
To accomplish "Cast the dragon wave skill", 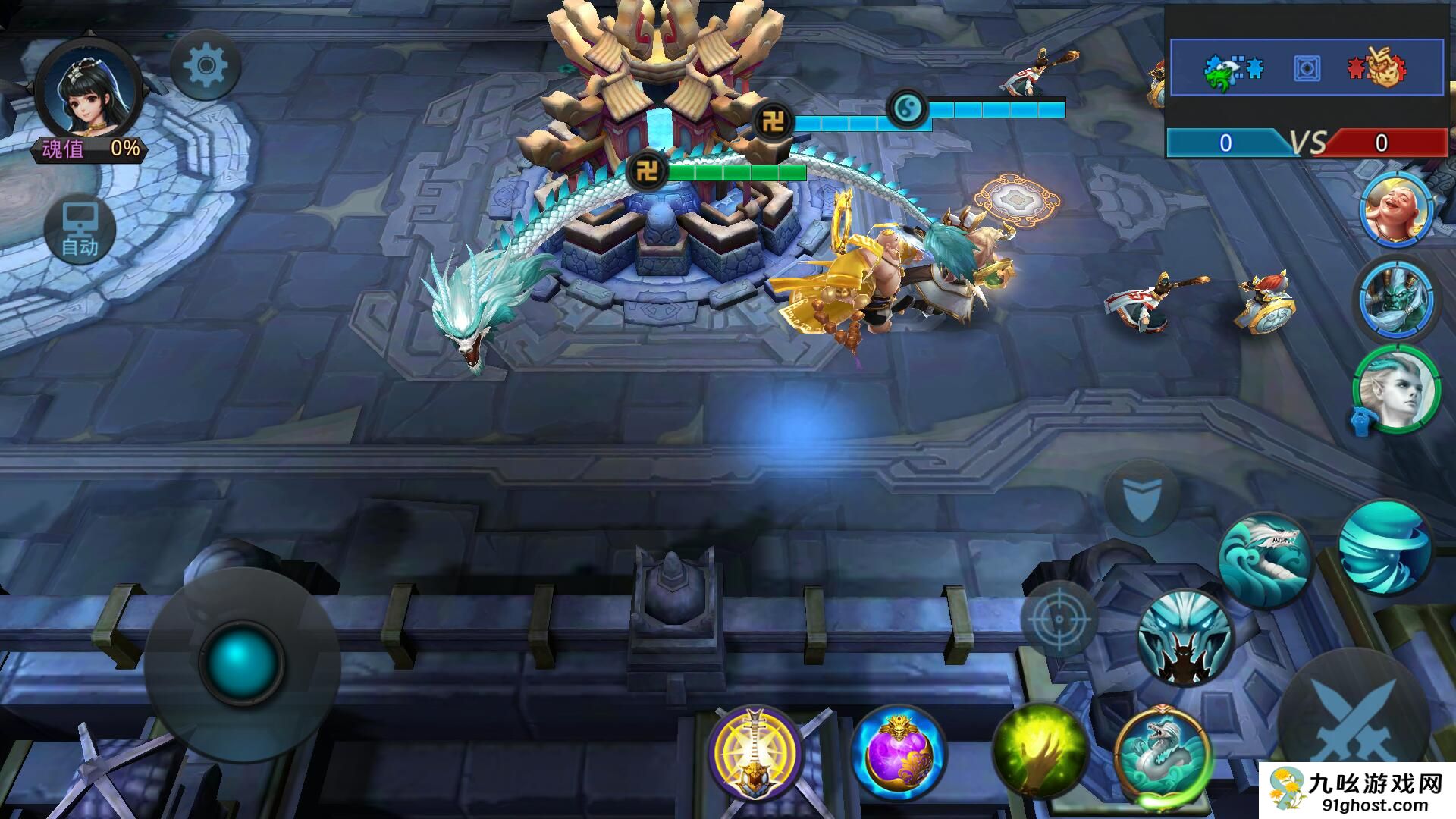I will [x=1264, y=560].
